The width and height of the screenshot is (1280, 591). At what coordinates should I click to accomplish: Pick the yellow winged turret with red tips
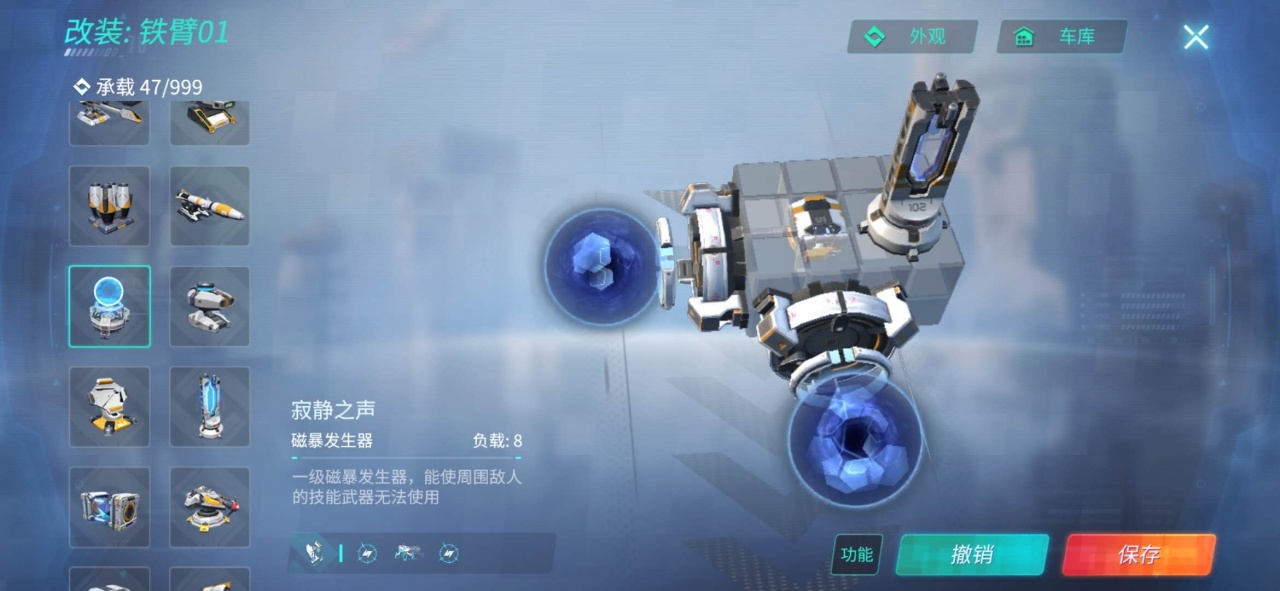tap(210, 507)
